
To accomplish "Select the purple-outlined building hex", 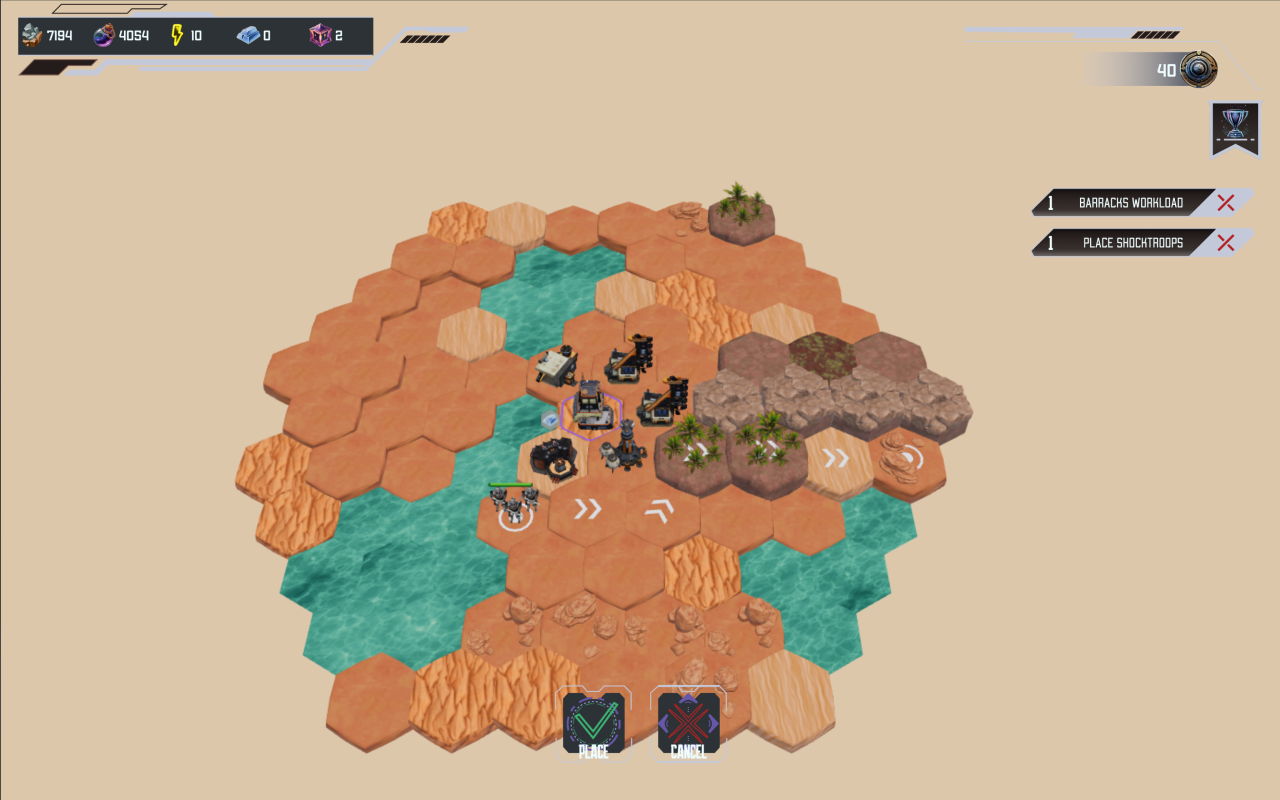I will point(590,410).
